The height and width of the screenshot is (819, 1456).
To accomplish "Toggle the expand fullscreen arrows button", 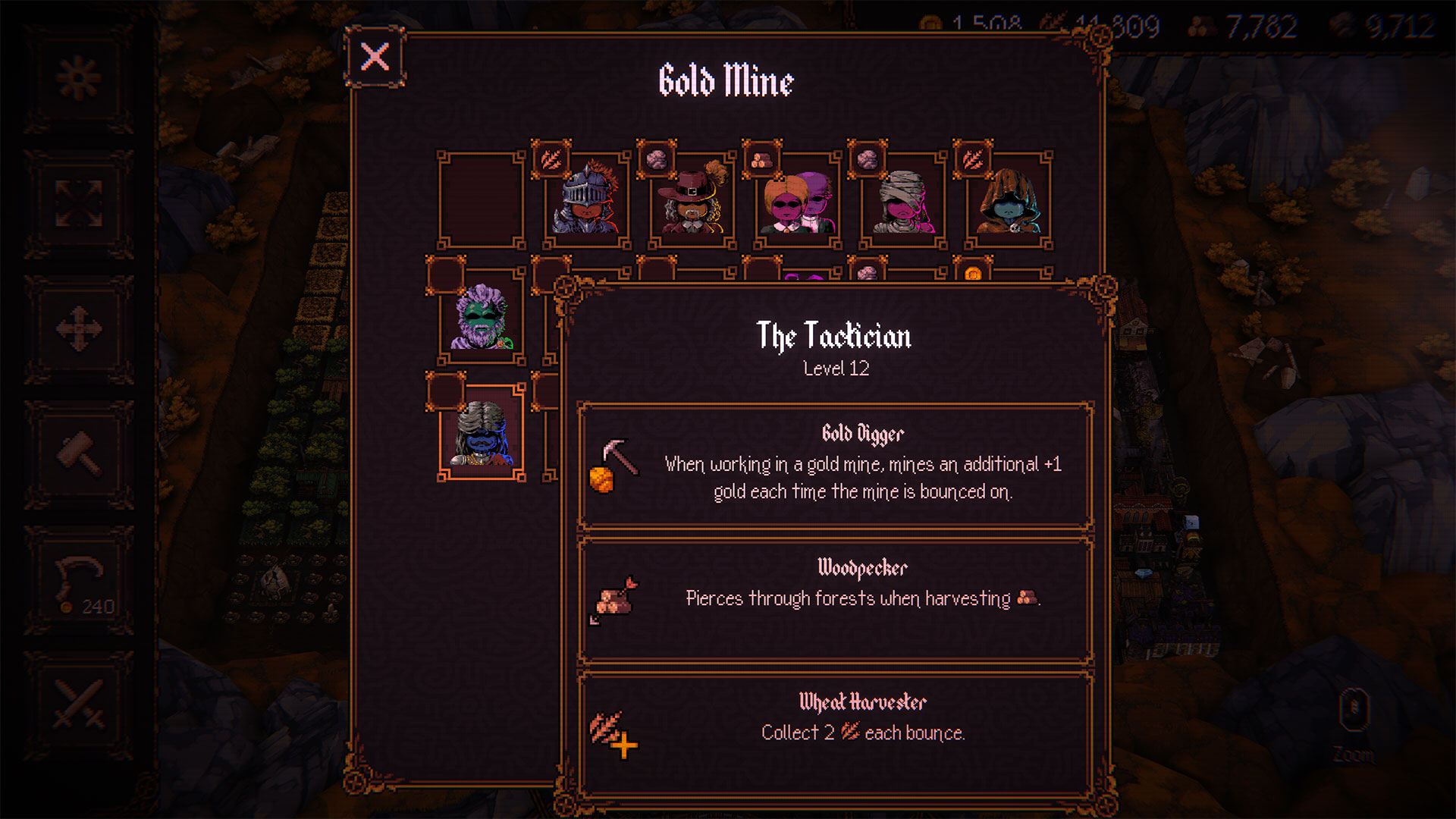I will (x=79, y=203).
